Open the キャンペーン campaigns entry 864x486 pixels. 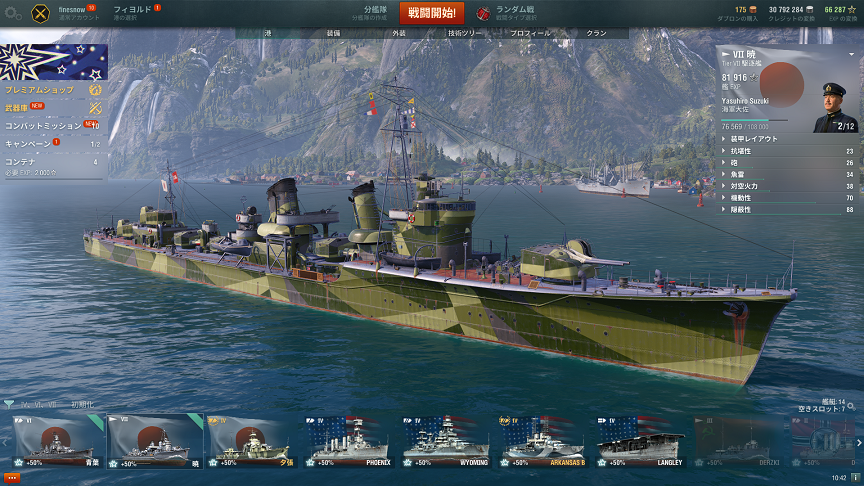30,144
